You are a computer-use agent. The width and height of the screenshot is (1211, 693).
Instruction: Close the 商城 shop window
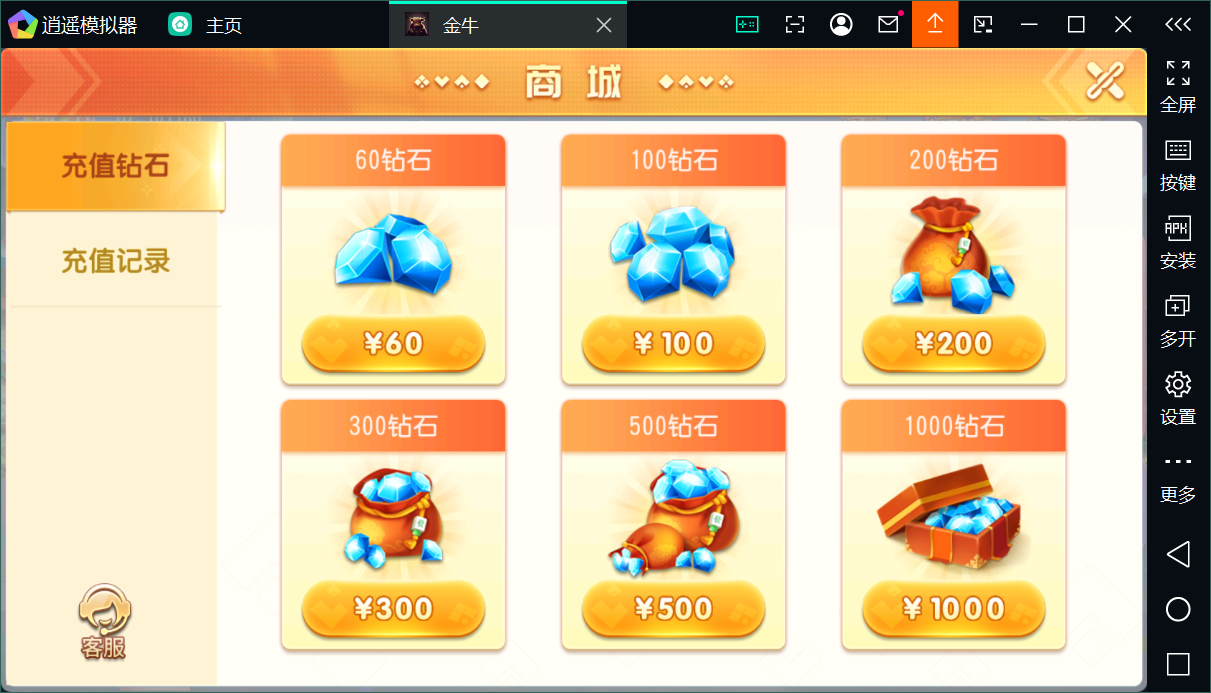[1105, 81]
